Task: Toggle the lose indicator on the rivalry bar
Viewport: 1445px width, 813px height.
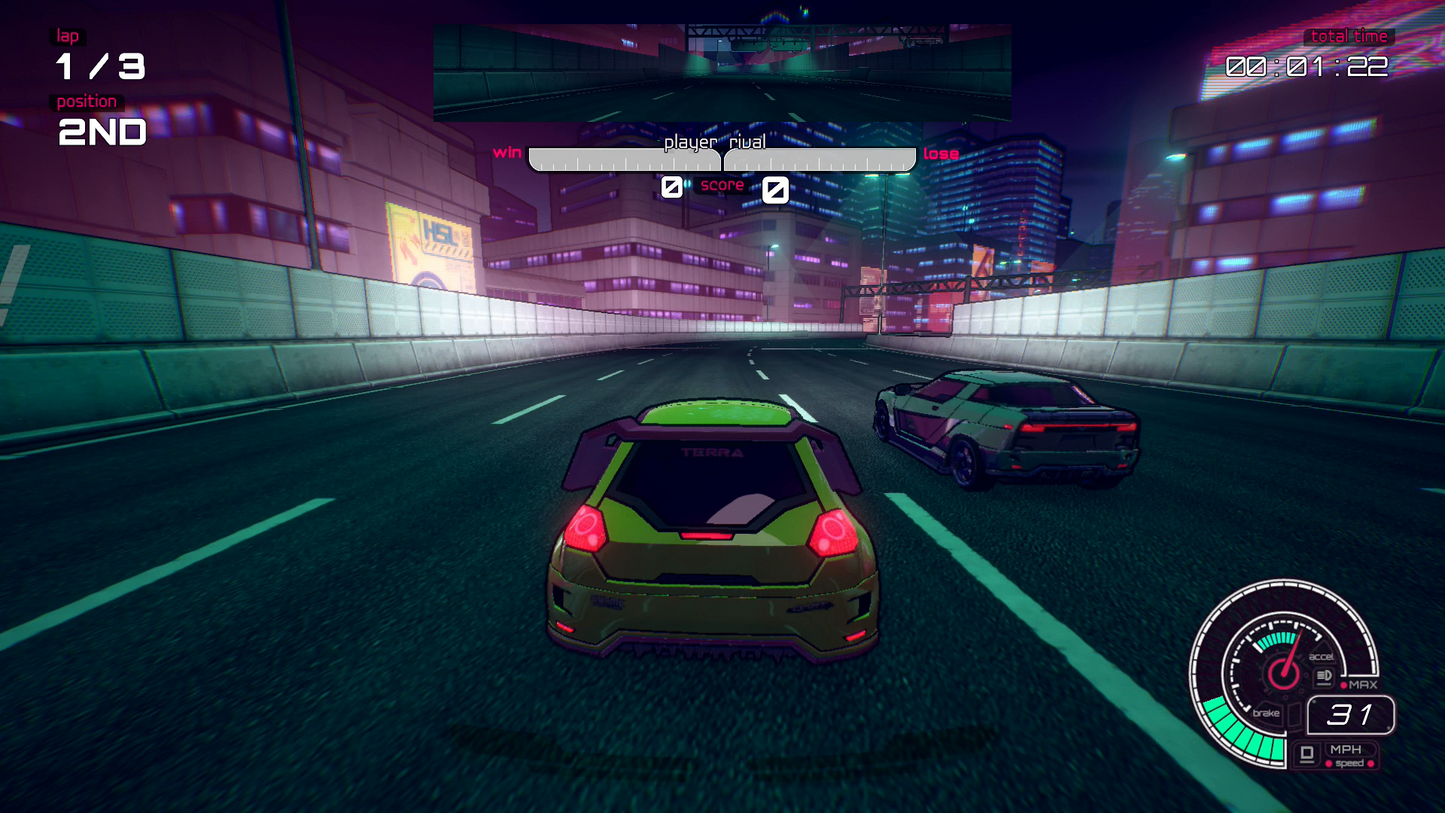Action: 940,153
